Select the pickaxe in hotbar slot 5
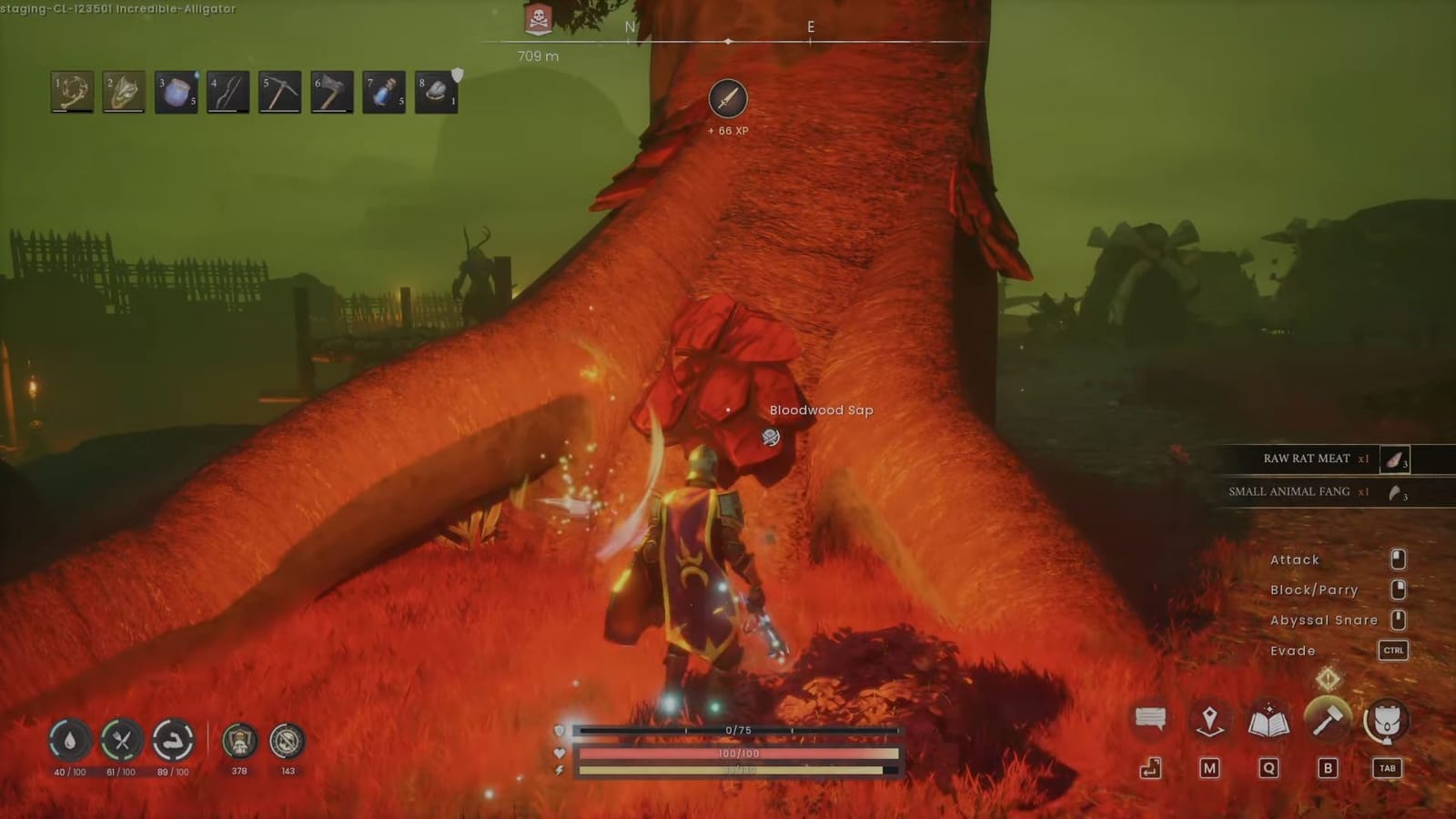 click(279, 91)
